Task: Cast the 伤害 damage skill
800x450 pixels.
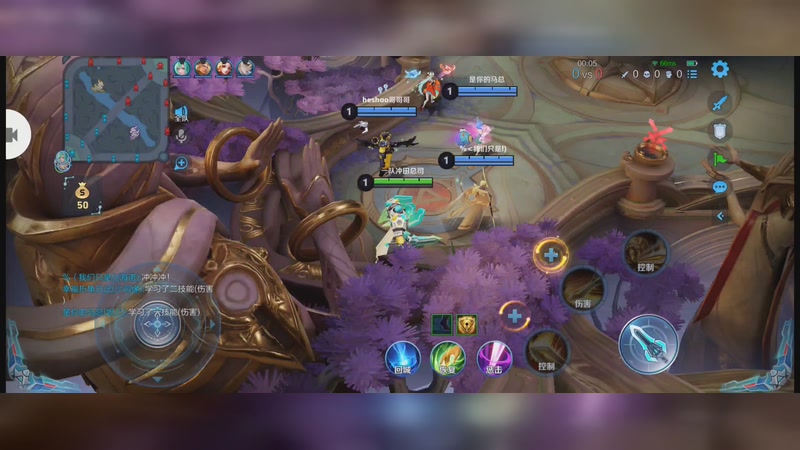Action: tap(582, 289)
